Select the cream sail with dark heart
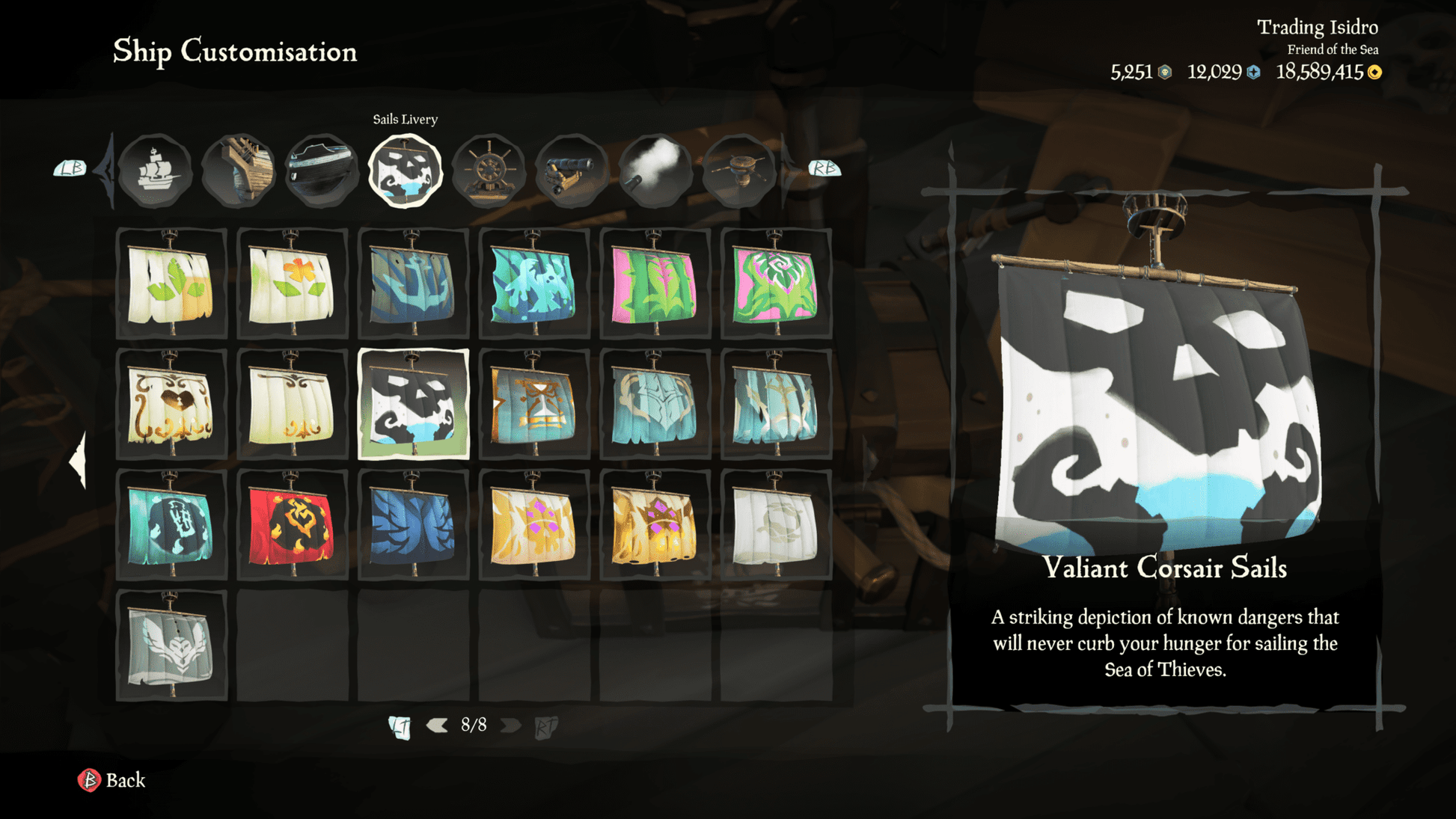The width and height of the screenshot is (1456, 819). click(x=171, y=405)
